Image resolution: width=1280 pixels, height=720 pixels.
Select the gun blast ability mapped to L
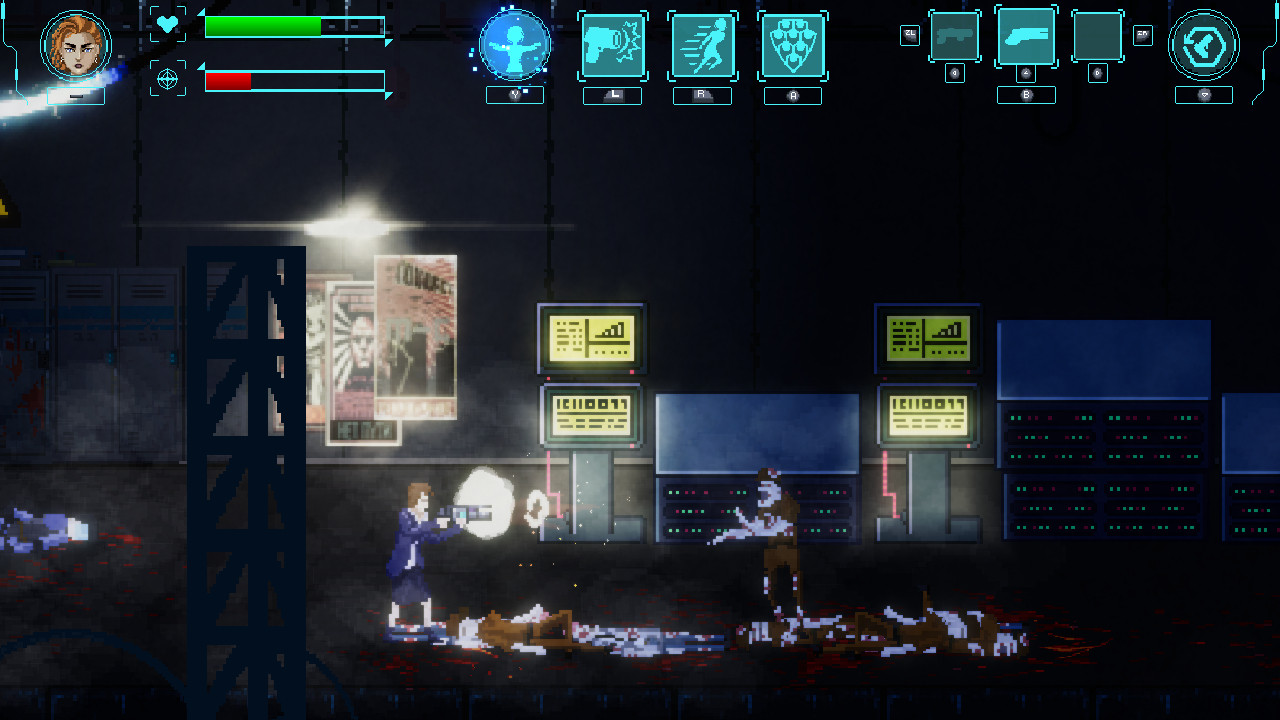tap(612, 45)
